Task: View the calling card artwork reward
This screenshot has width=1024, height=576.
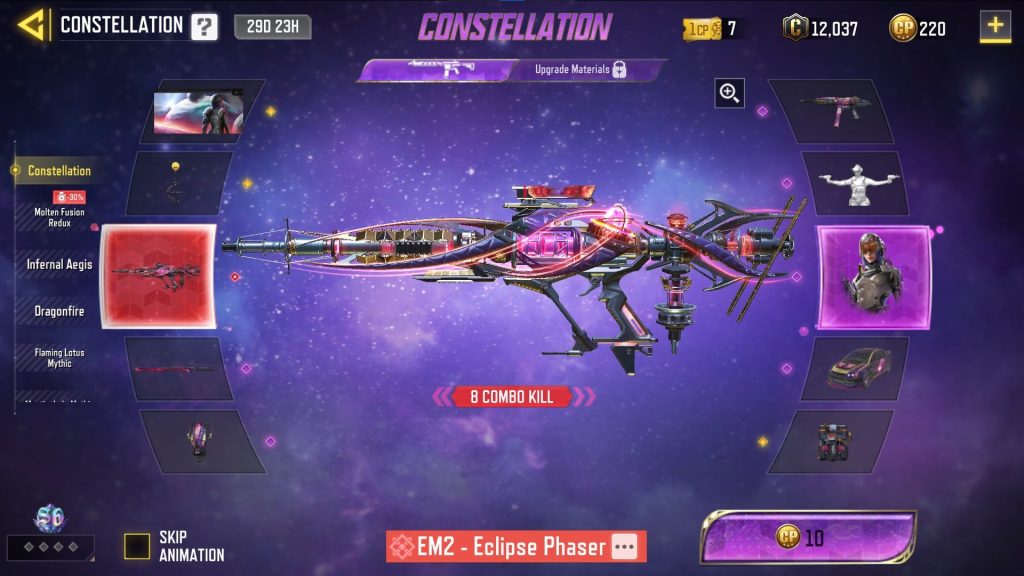Action: (x=200, y=112)
